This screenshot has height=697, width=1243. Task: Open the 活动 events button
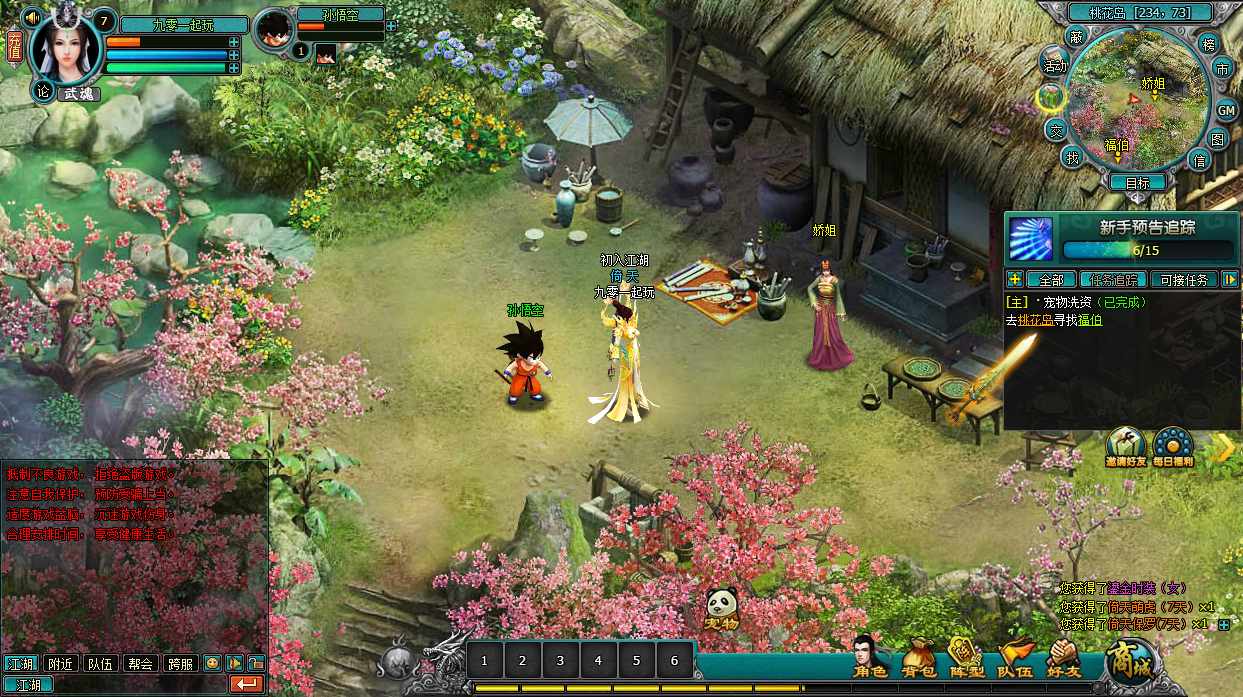point(1054,66)
